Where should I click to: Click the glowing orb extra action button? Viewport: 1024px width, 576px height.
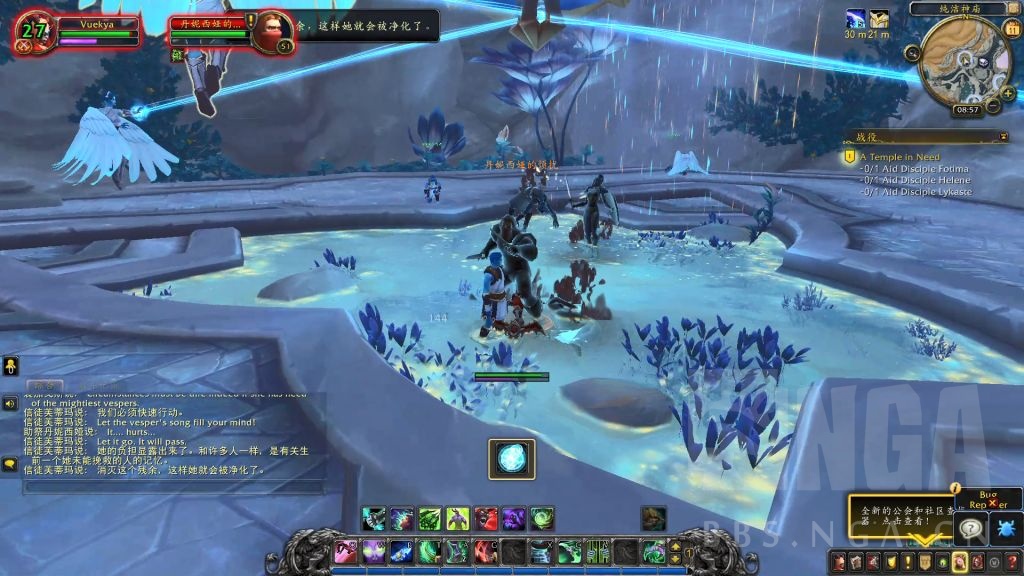pyautogui.click(x=512, y=459)
